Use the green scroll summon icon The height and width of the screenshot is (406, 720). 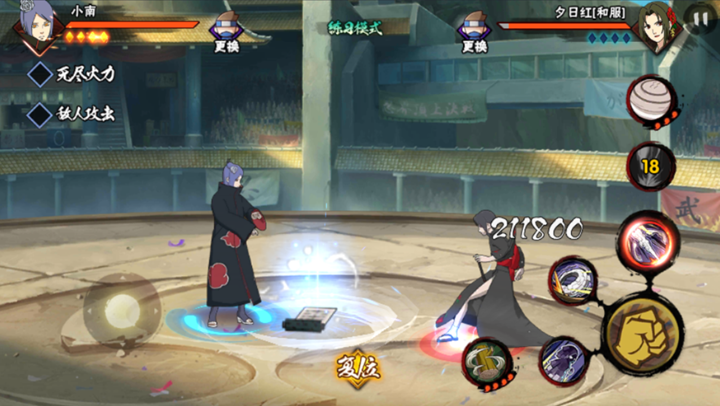[487, 361]
